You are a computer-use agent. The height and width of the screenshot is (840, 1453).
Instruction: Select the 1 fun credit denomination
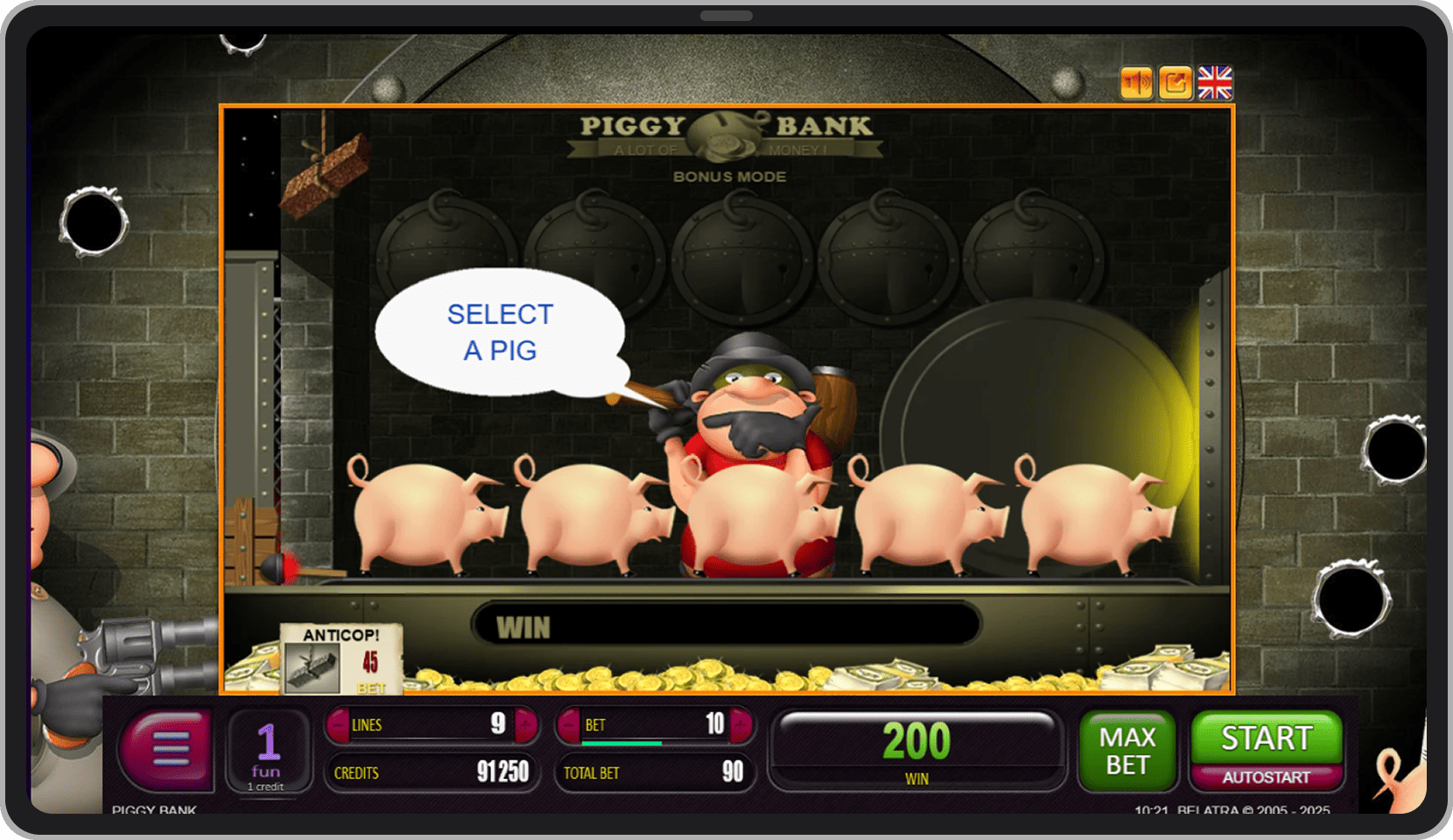click(268, 751)
